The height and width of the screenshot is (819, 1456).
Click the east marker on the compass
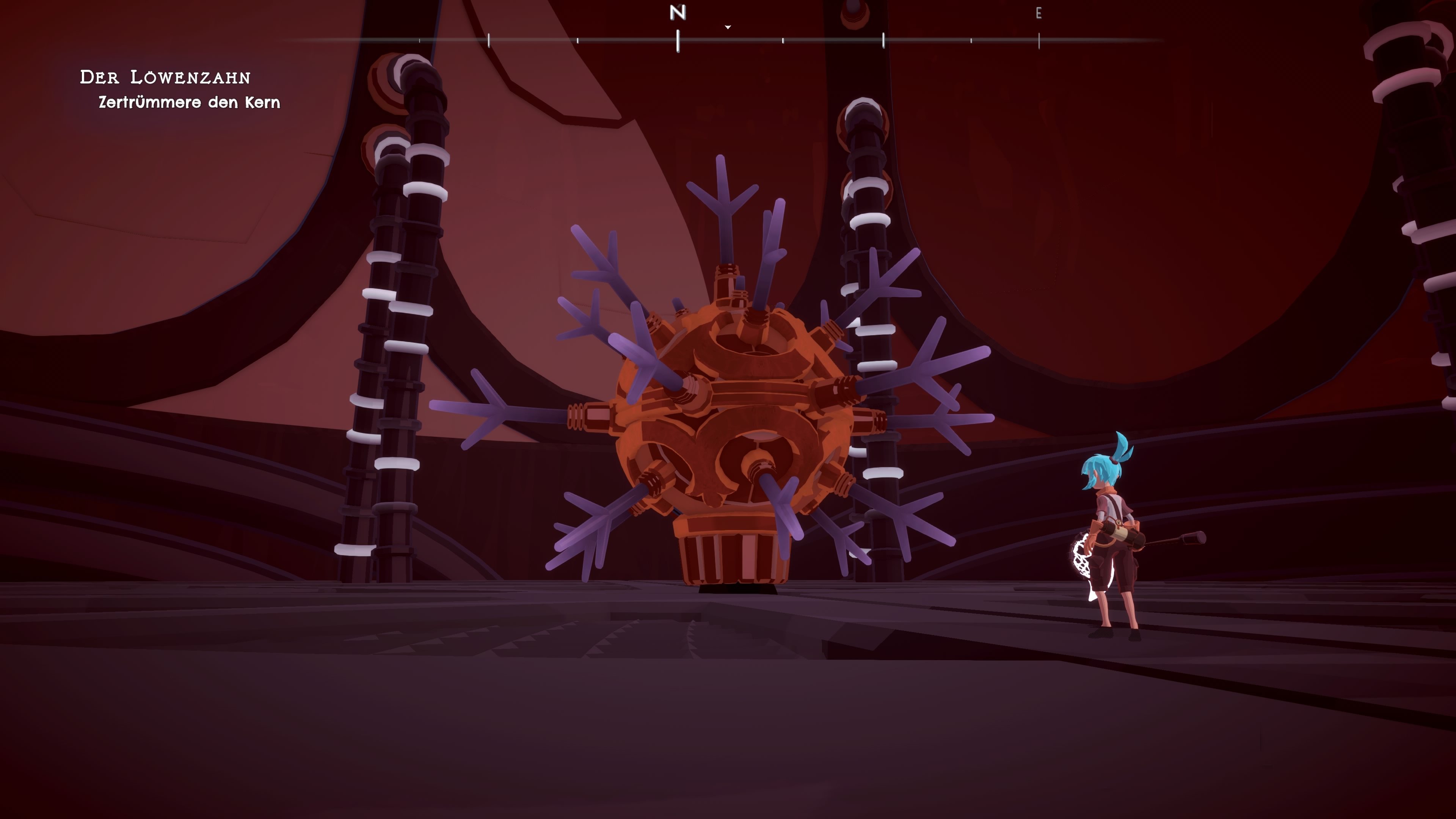pyautogui.click(x=1038, y=14)
